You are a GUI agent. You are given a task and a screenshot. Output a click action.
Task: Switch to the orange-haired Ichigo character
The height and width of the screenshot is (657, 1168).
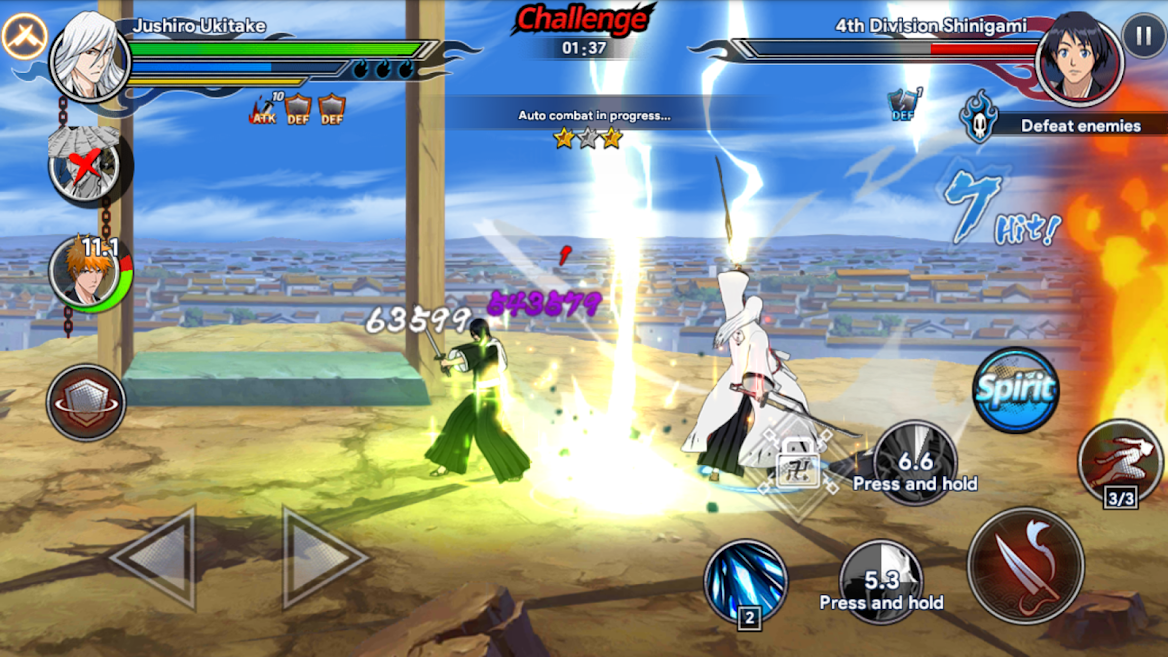point(88,272)
